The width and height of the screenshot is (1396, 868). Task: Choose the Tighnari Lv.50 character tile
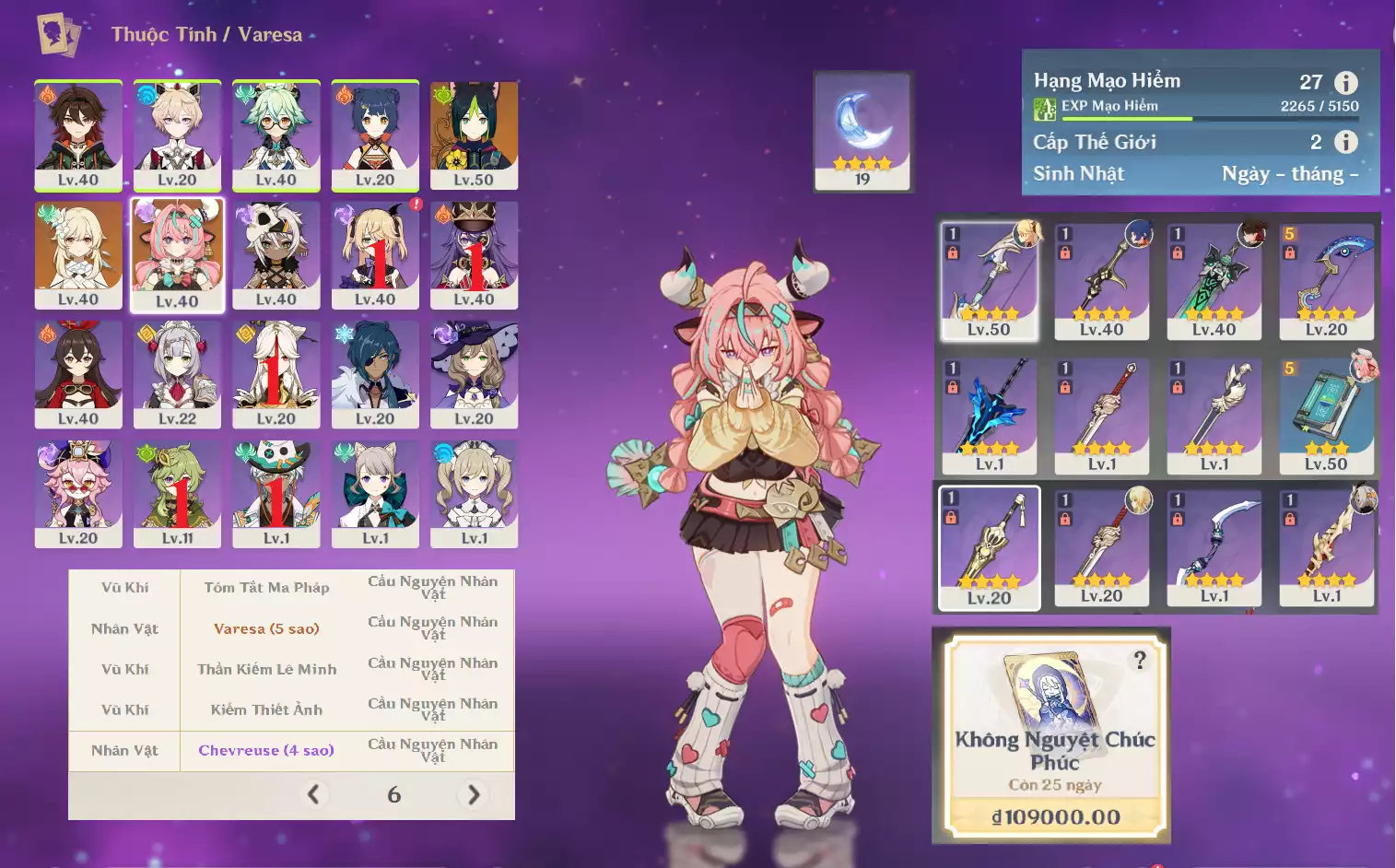coord(474,135)
